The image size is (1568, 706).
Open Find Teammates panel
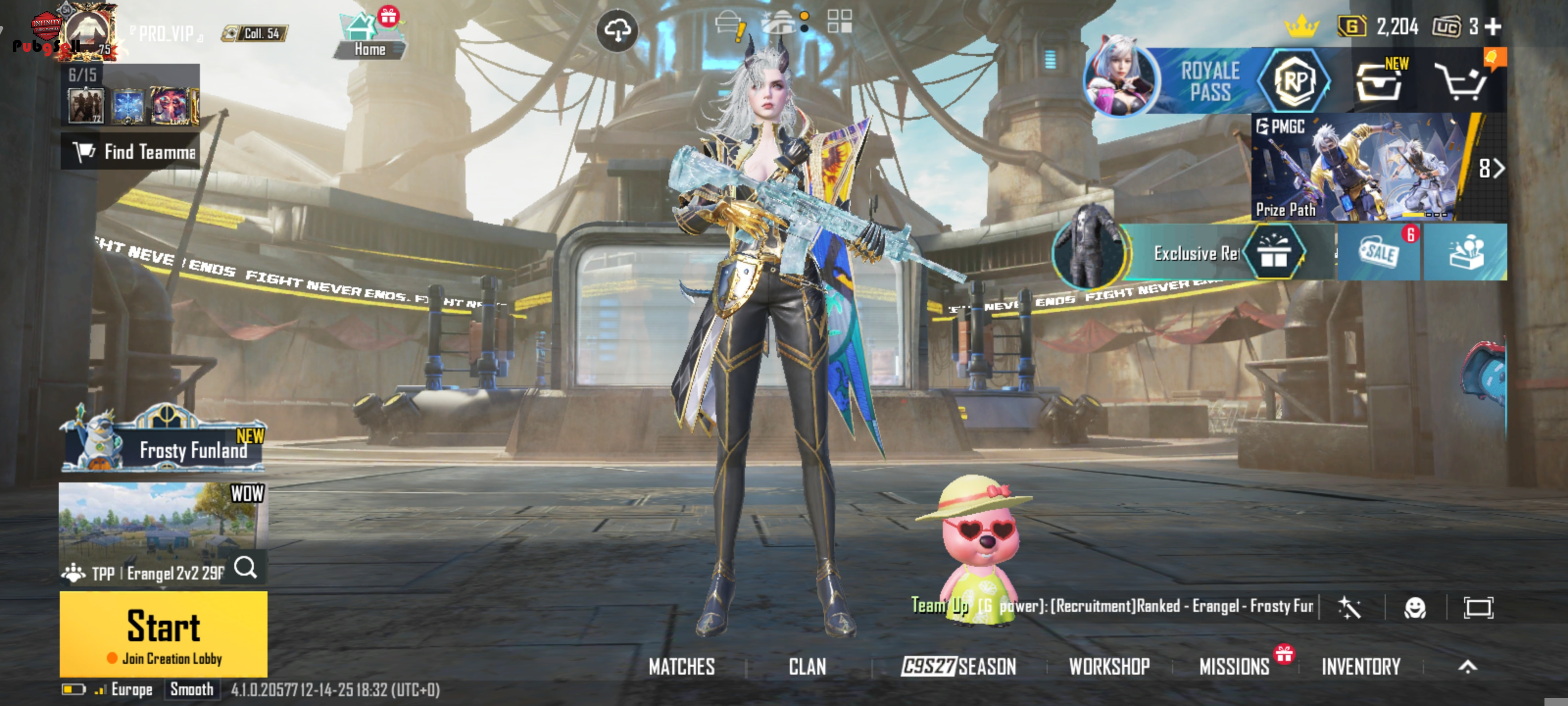tap(130, 151)
